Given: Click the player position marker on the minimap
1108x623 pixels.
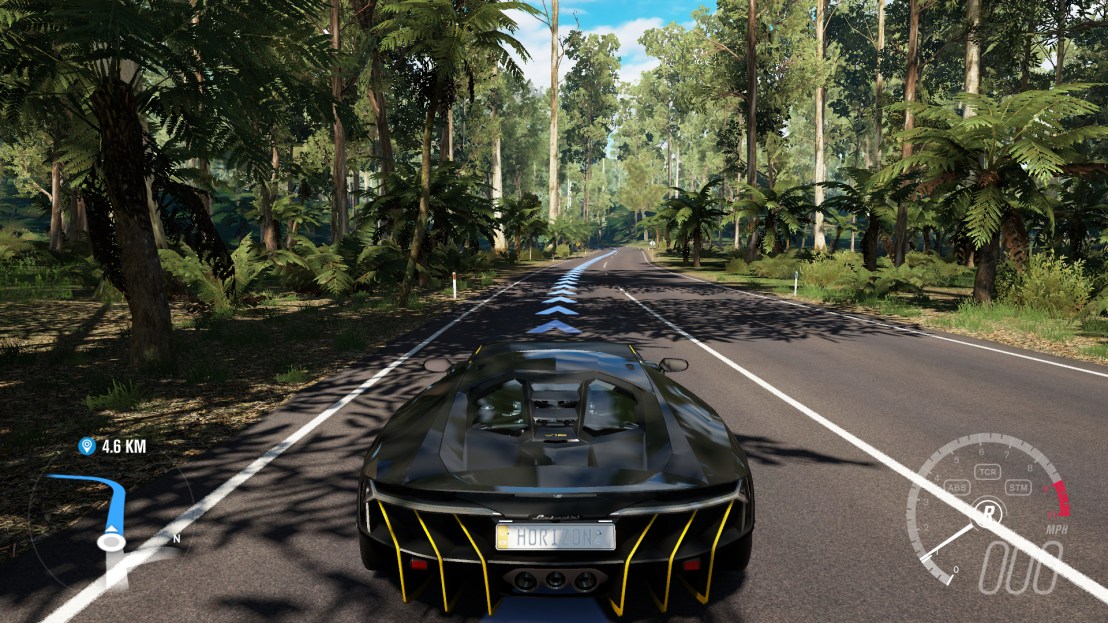Looking at the screenshot, I should [111, 541].
